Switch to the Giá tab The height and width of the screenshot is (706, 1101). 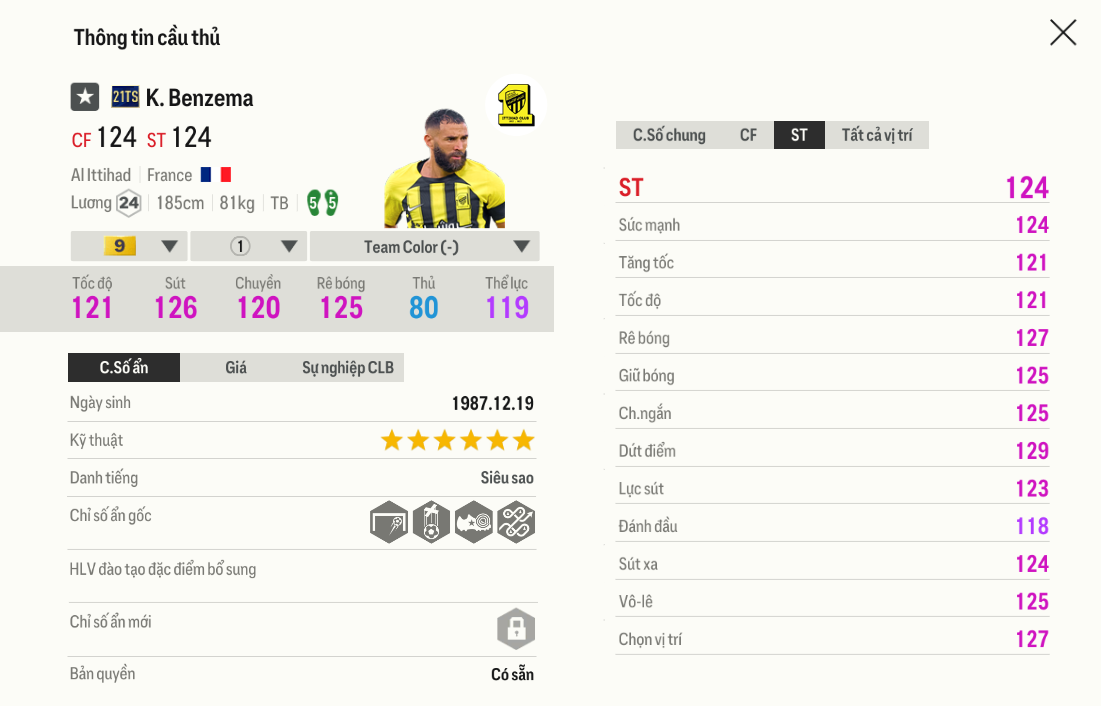coord(236,367)
